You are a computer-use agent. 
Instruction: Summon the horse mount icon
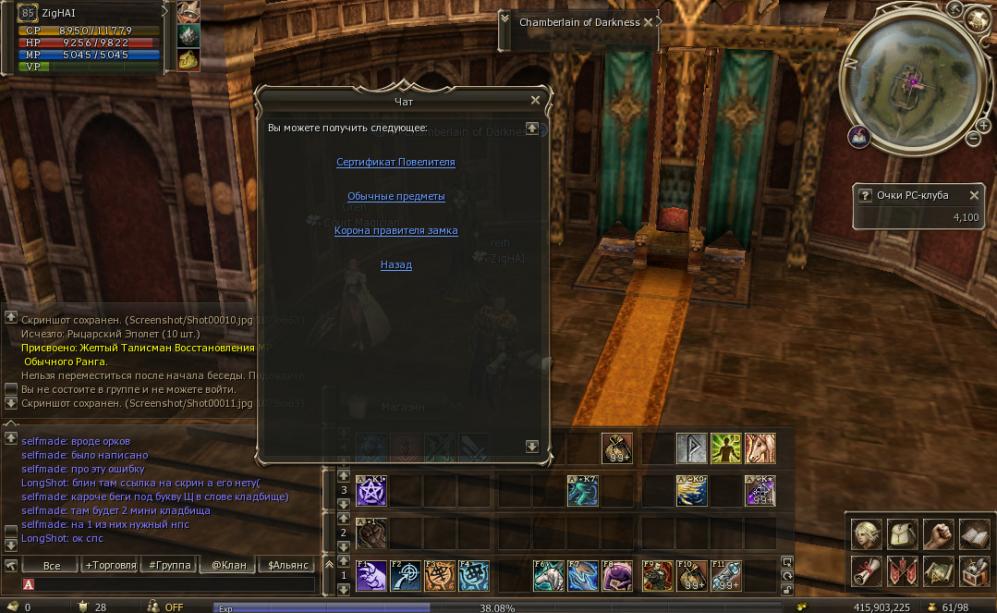tap(759, 448)
